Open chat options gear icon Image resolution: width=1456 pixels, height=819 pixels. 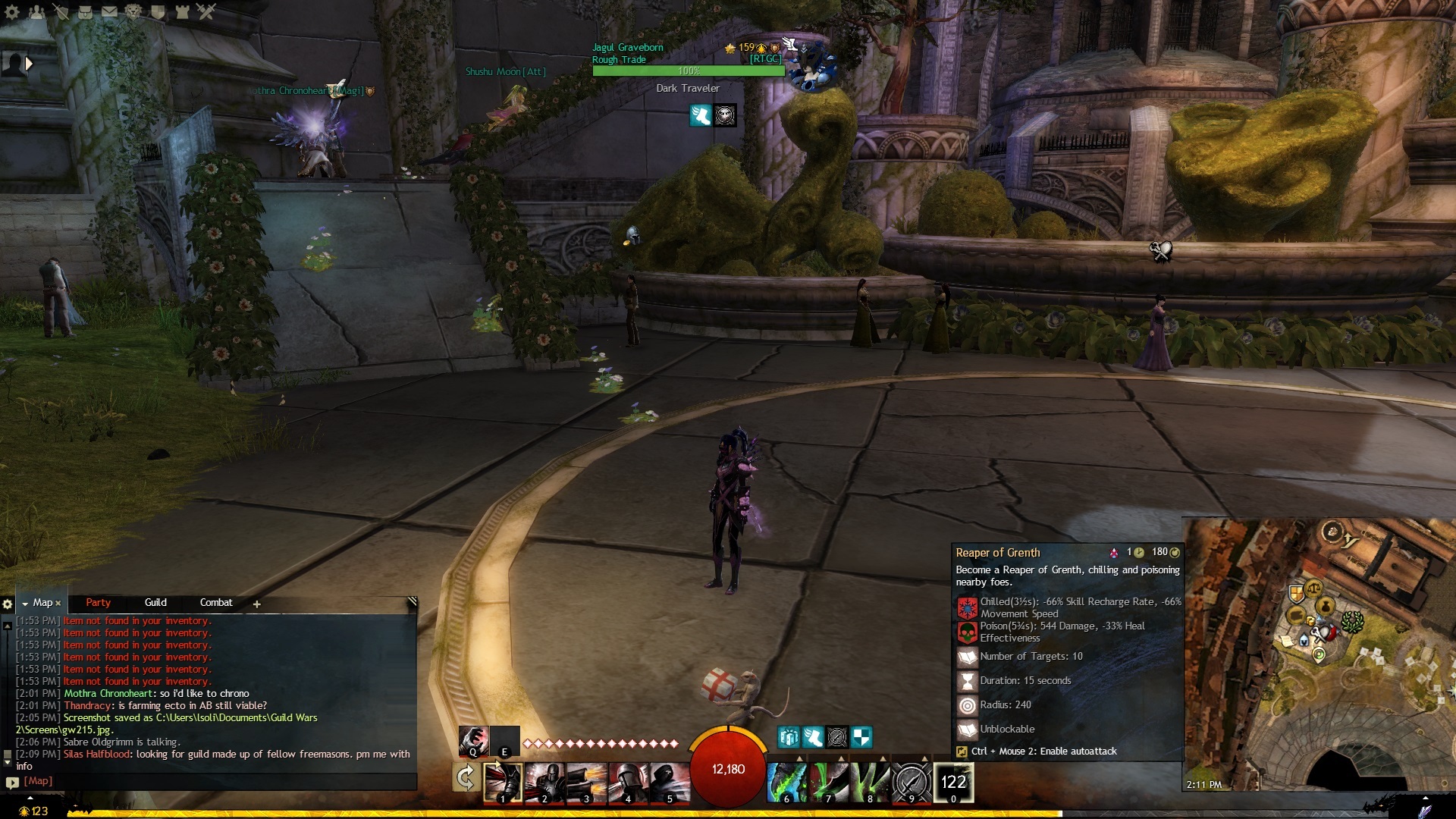point(8,604)
